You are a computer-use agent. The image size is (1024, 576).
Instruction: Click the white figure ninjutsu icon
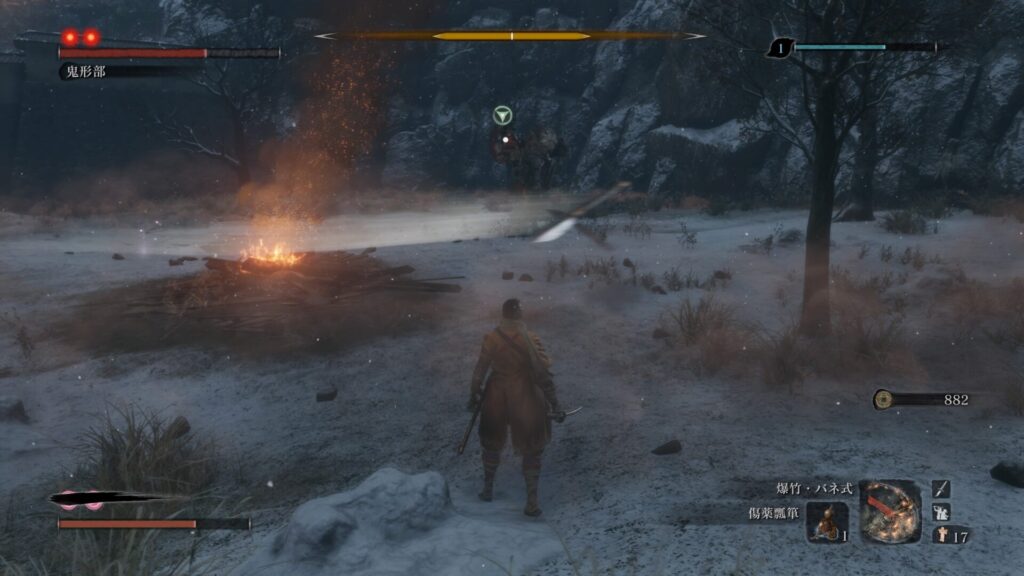(941, 512)
